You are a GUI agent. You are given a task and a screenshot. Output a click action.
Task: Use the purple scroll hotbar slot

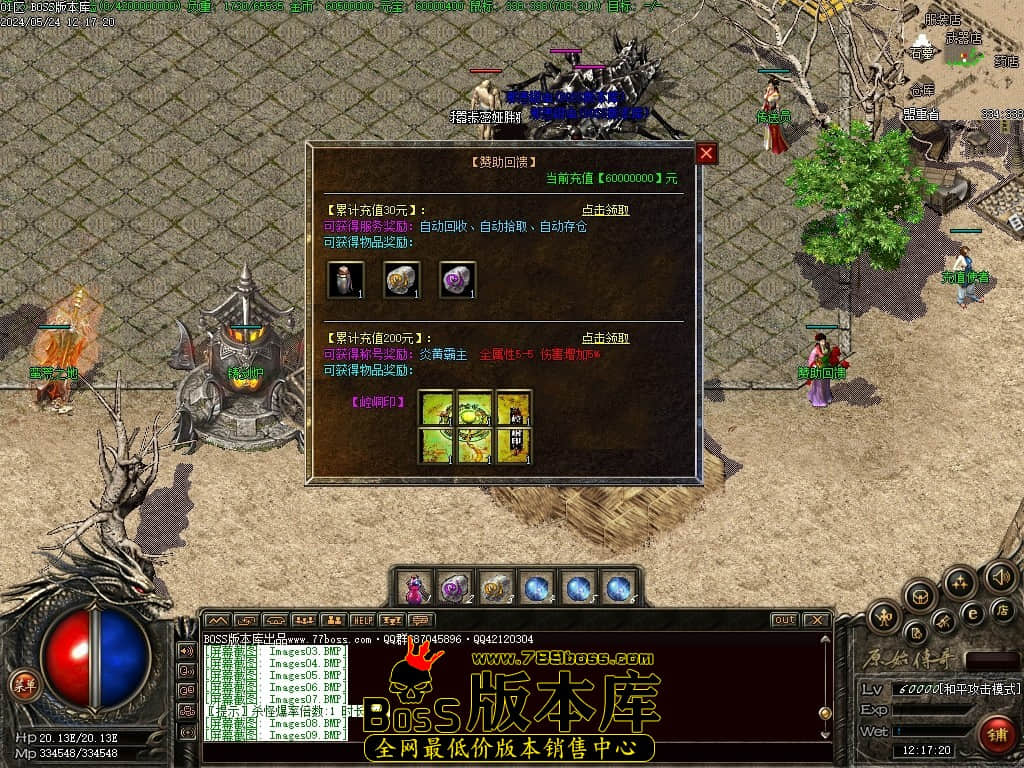tap(456, 588)
